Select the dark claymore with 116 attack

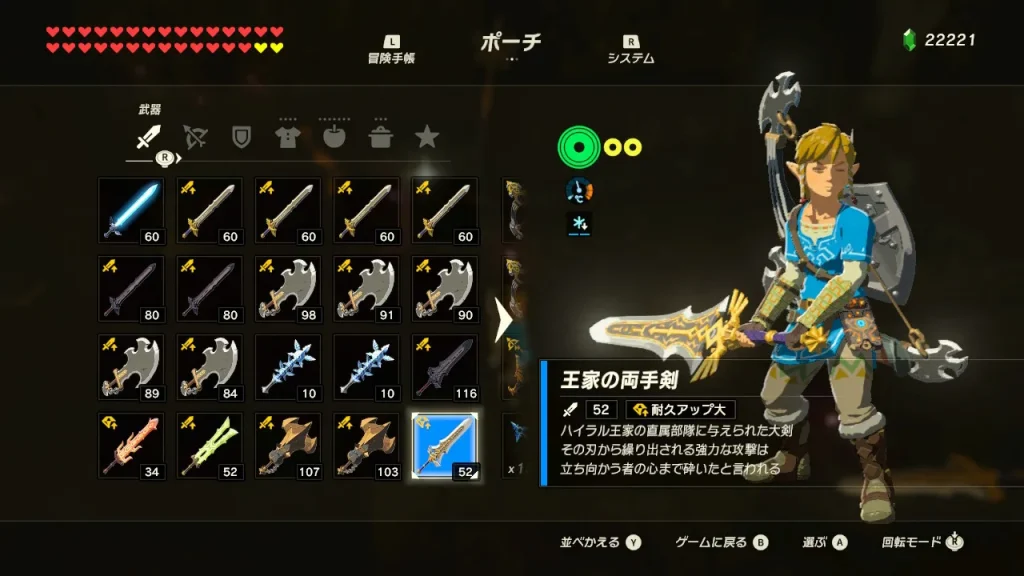444,366
